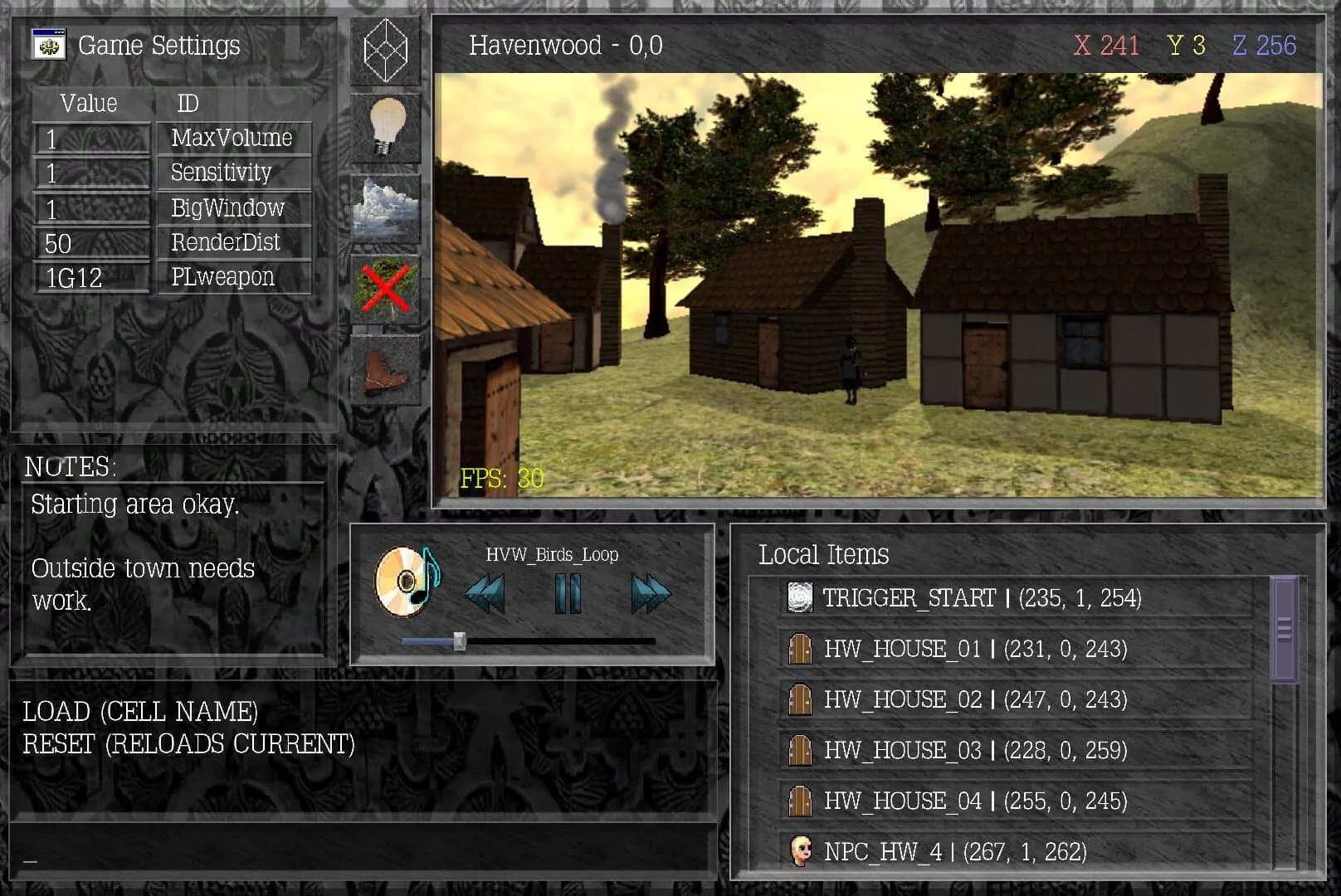1341x896 pixels.
Task: Skip to the next music track
Action: pyautogui.click(x=649, y=591)
